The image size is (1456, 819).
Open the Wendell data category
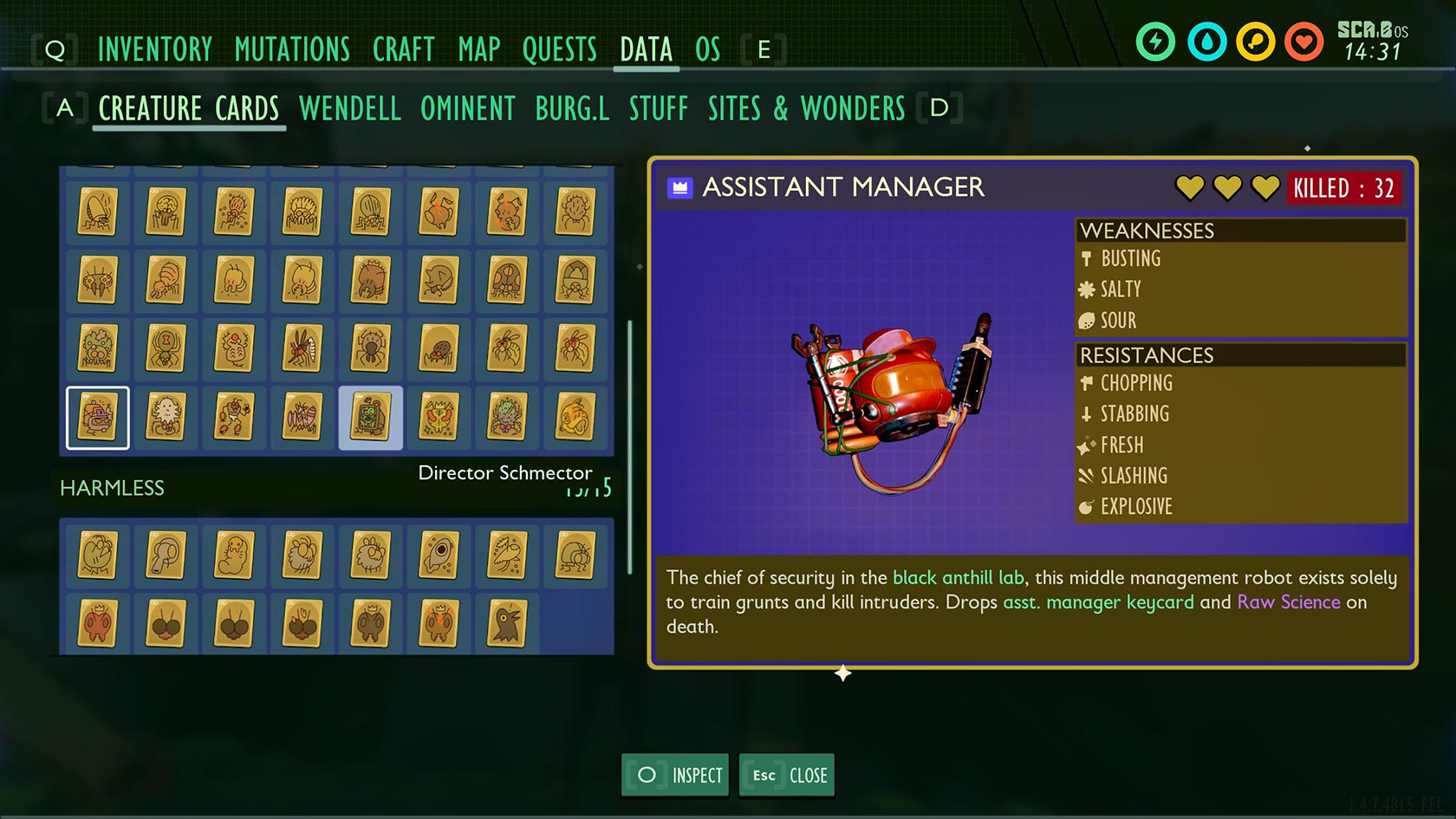(349, 109)
